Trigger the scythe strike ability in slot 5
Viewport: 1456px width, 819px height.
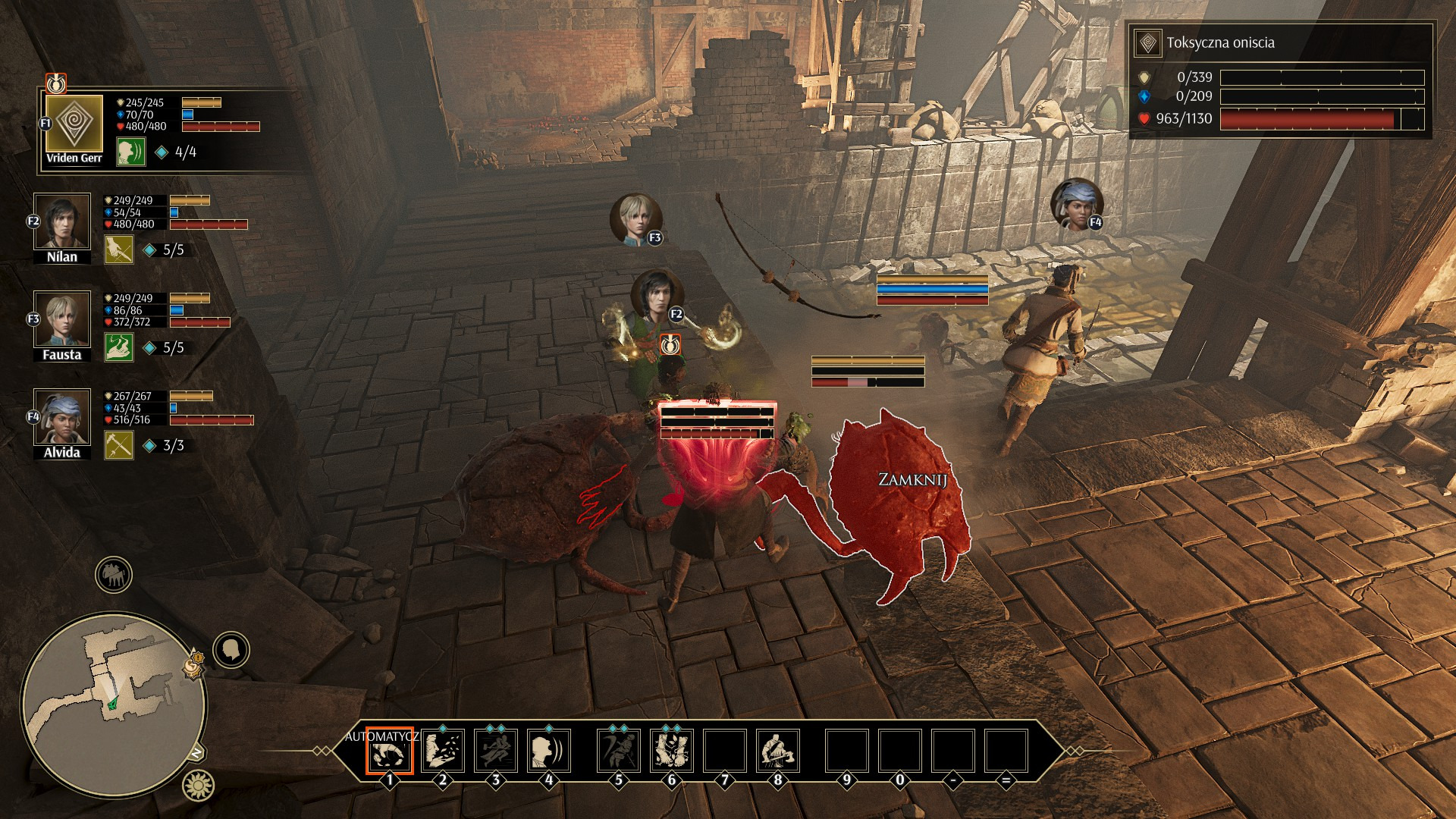(619, 751)
